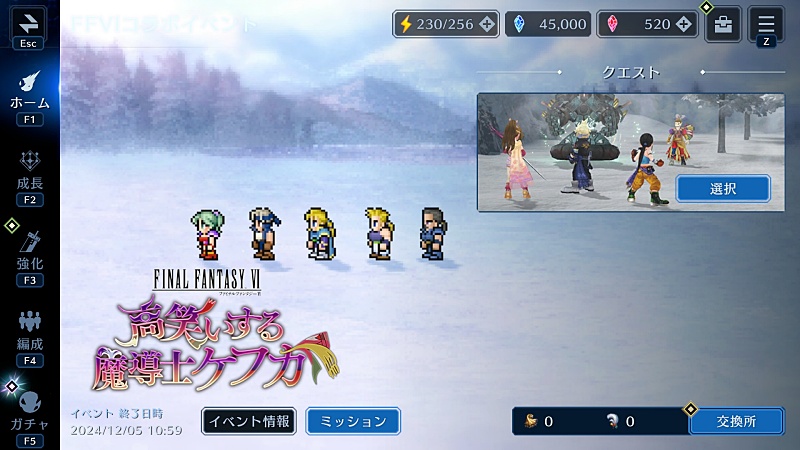
Task: Show event details via イベント情報
Action: pyautogui.click(x=249, y=421)
